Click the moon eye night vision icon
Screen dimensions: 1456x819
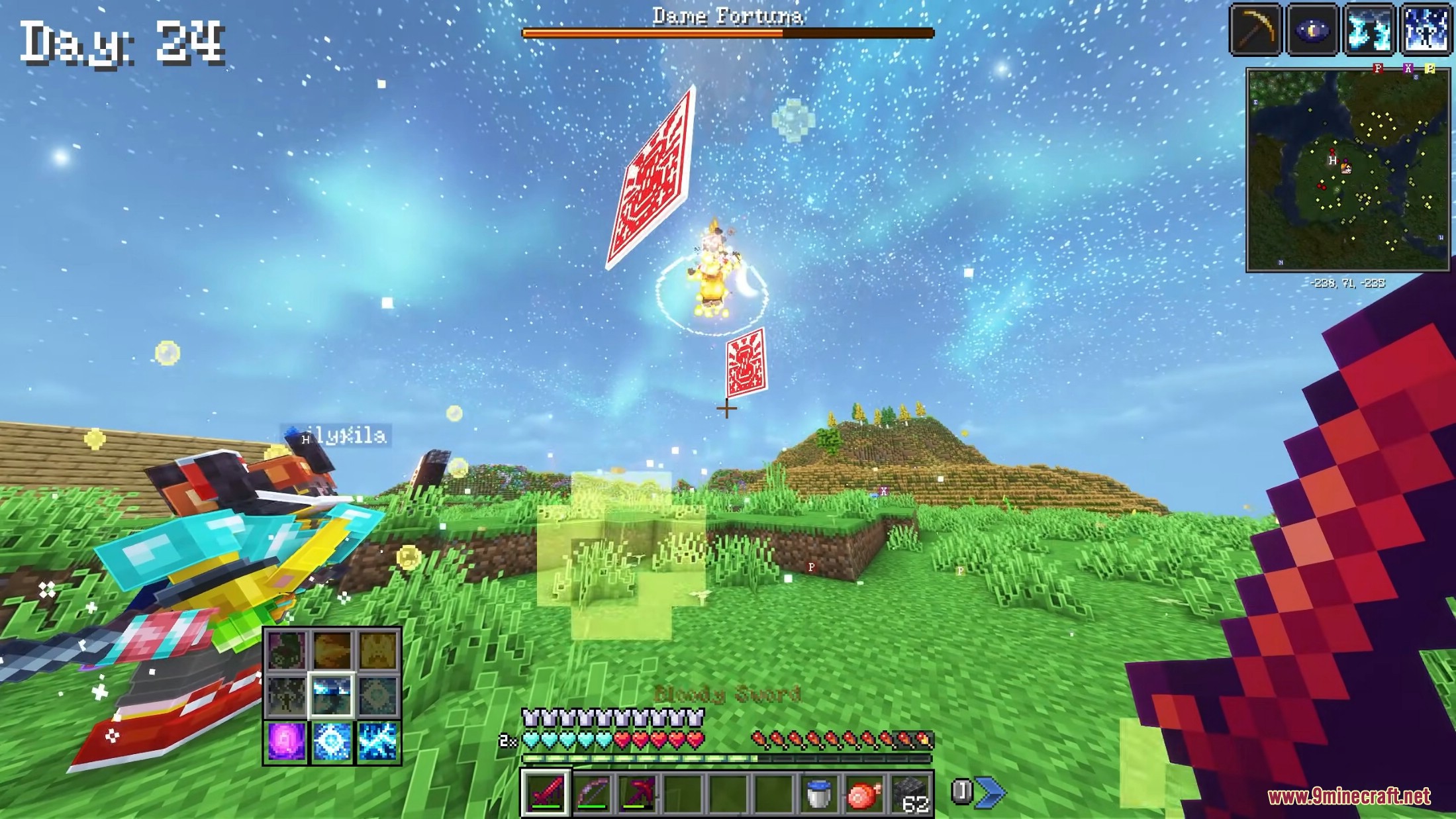pos(1312,30)
